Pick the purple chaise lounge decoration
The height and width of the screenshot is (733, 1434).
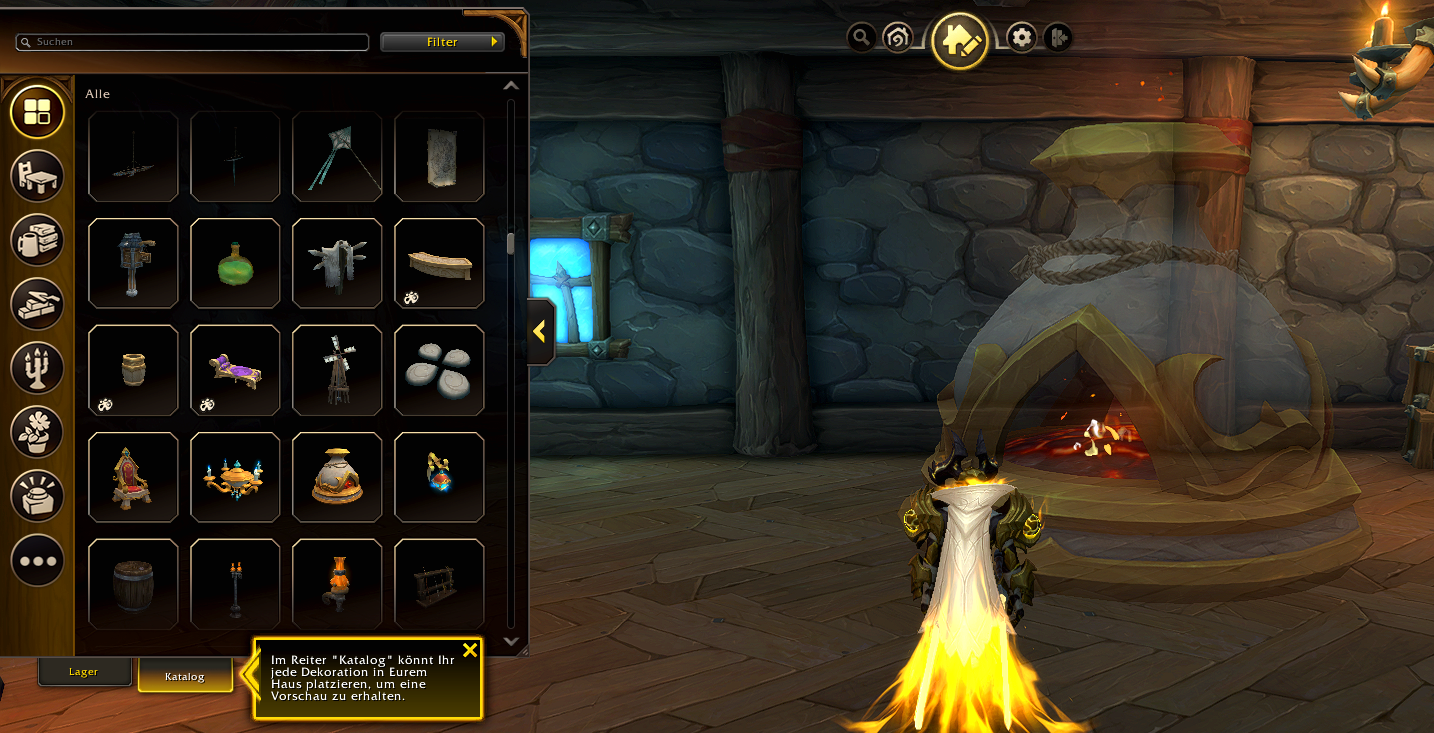coord(235,370)
